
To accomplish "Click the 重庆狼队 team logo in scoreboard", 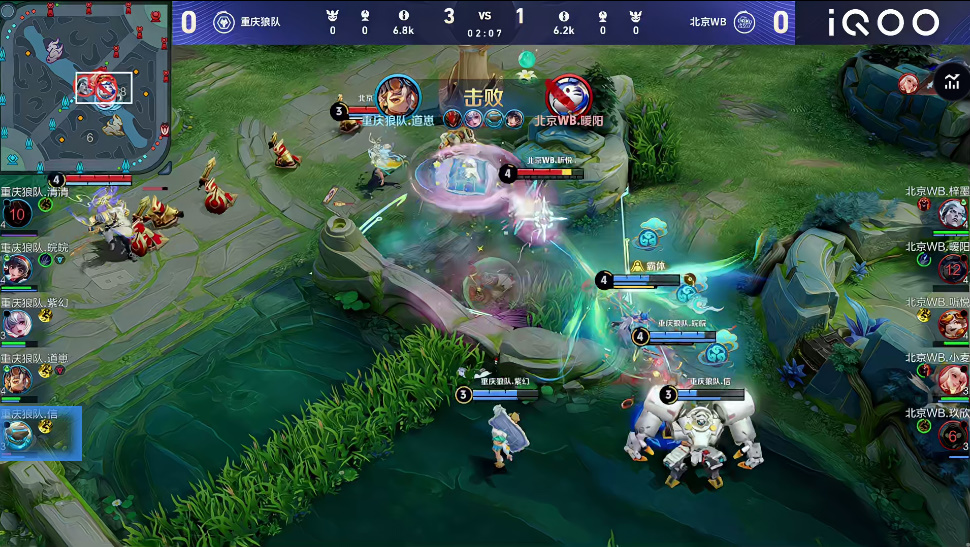I will (x=223, y=22).
